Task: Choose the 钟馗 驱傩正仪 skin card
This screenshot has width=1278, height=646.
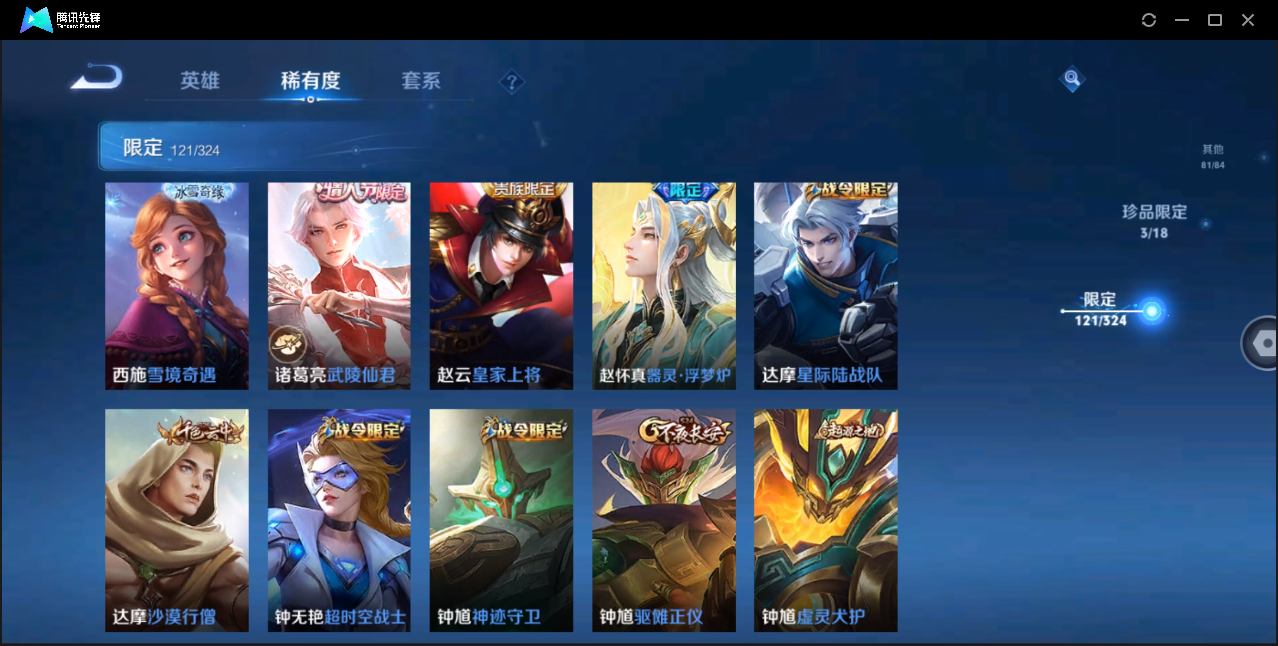Action: 663,520
